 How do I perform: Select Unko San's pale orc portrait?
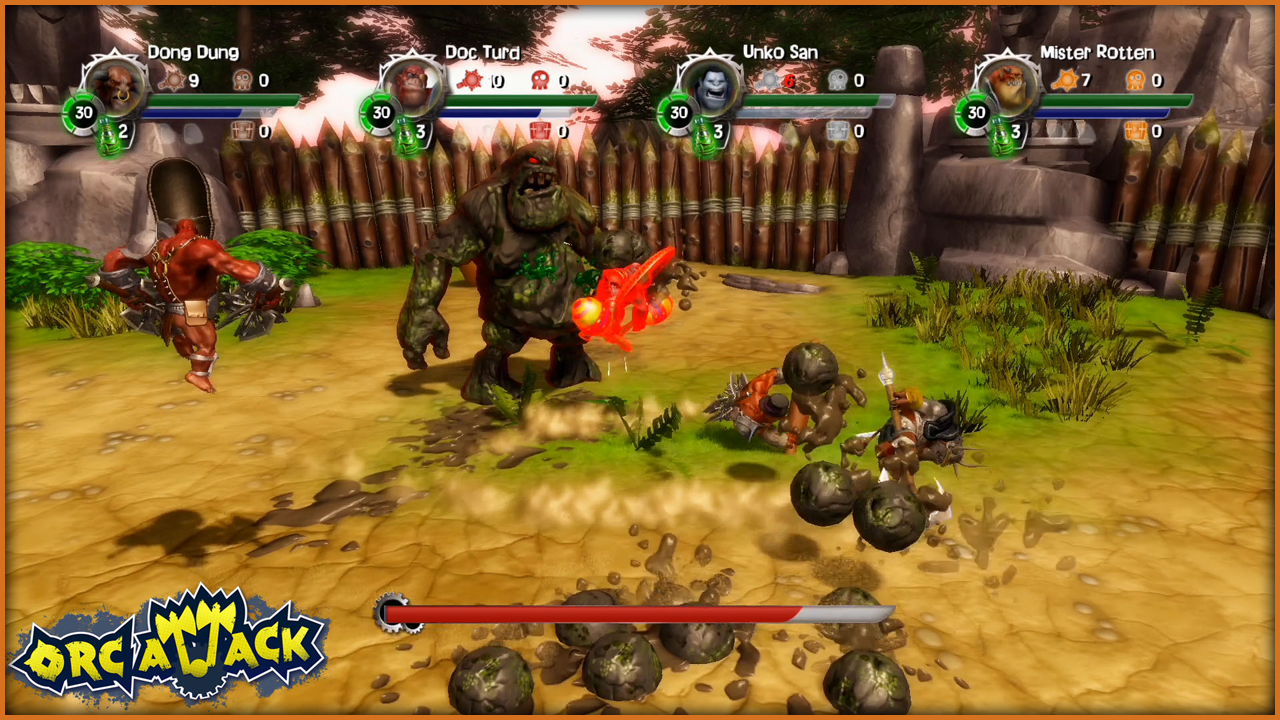click(x=706, y=84)
